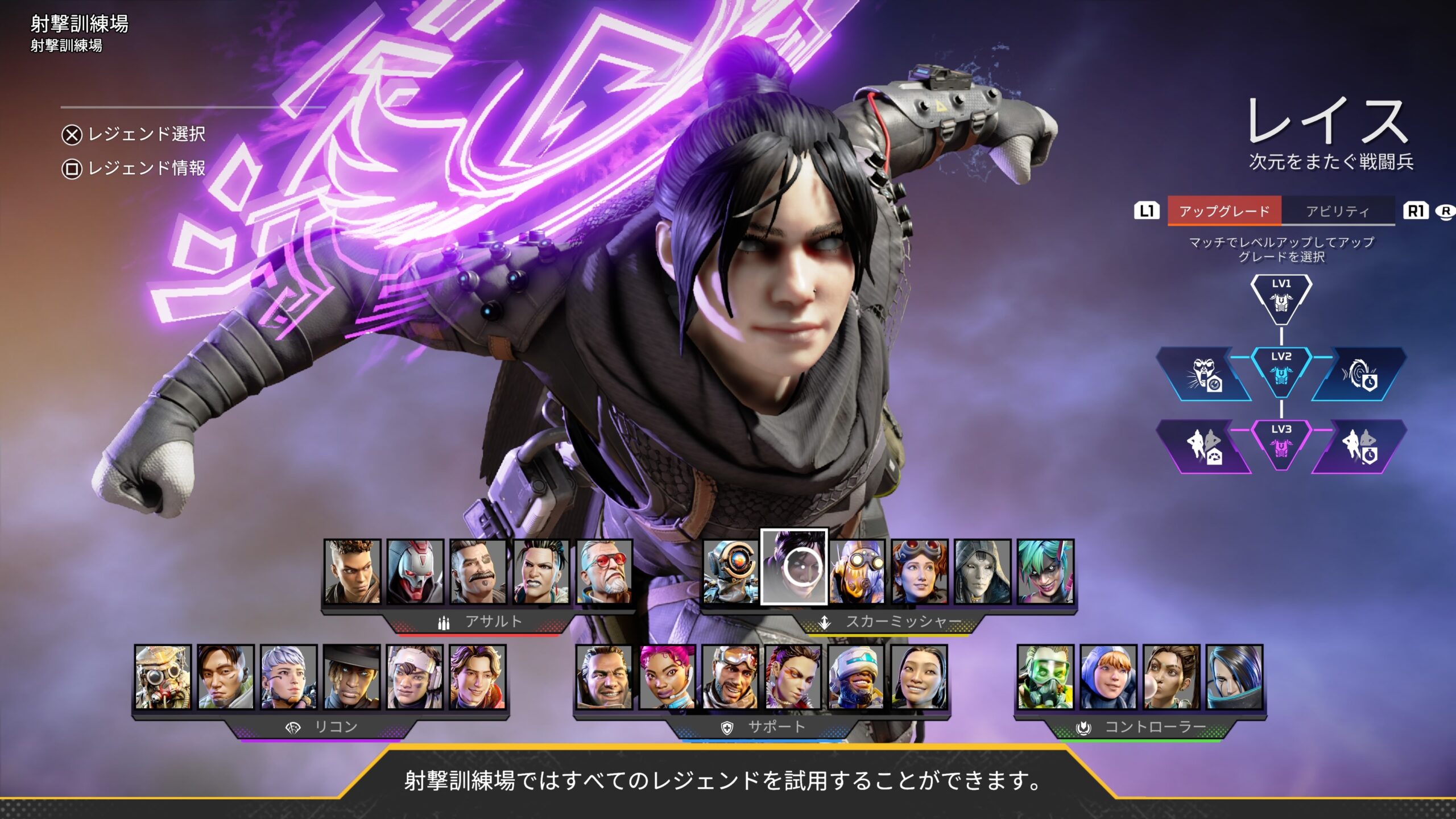
Task: Click the highlighted Wraith portrait
Action: 794,567
